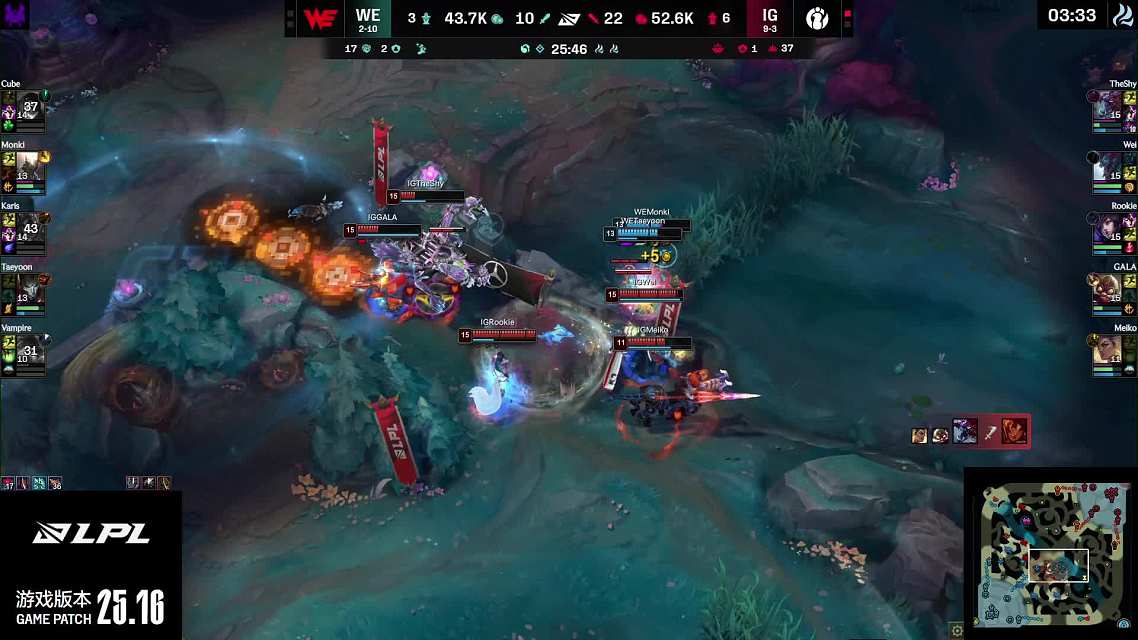
Task: Click the IG team logo on scoreboard
Action: (817, 19)
